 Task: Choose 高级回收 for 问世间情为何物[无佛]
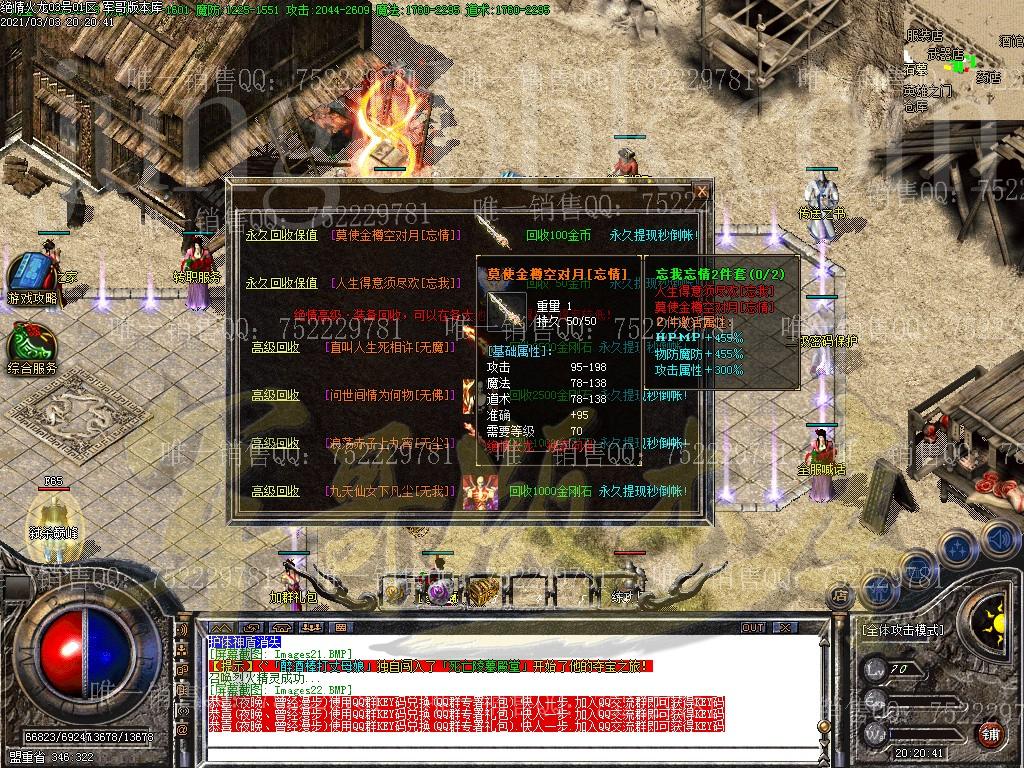pyautogui.click(x=275, y=395)
